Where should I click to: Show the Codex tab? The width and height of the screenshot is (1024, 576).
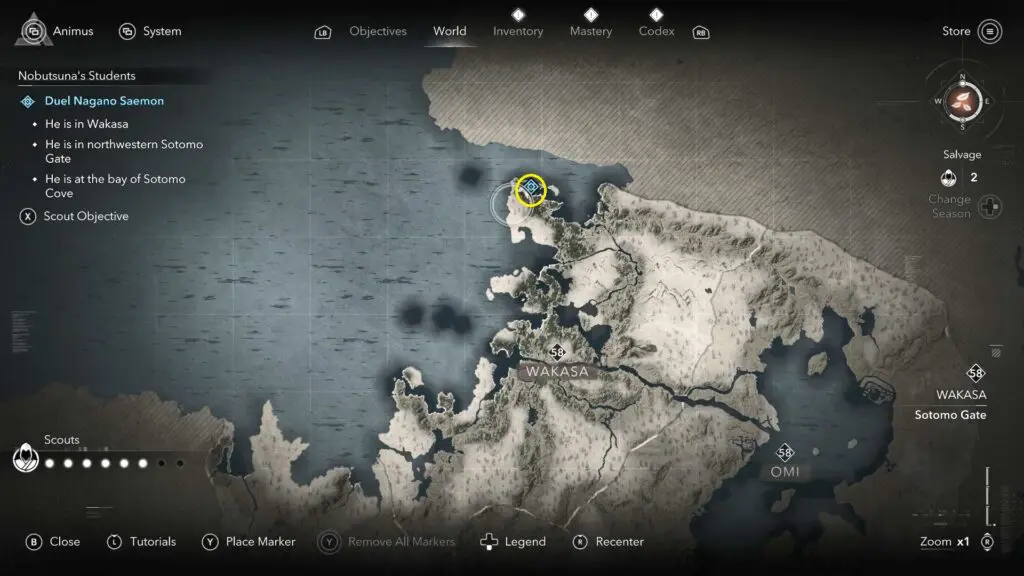coord(656,31)
